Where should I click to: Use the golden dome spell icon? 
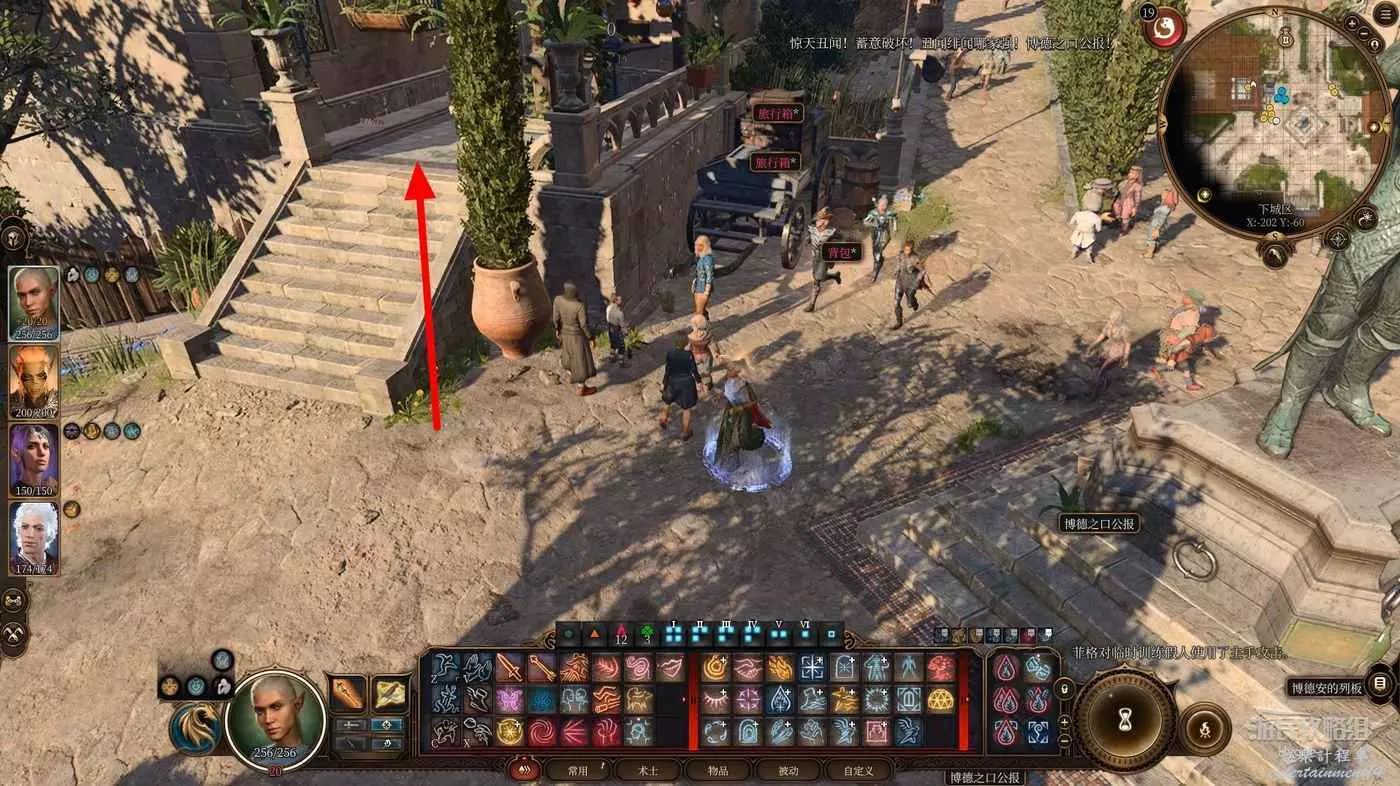pos(940,699)
